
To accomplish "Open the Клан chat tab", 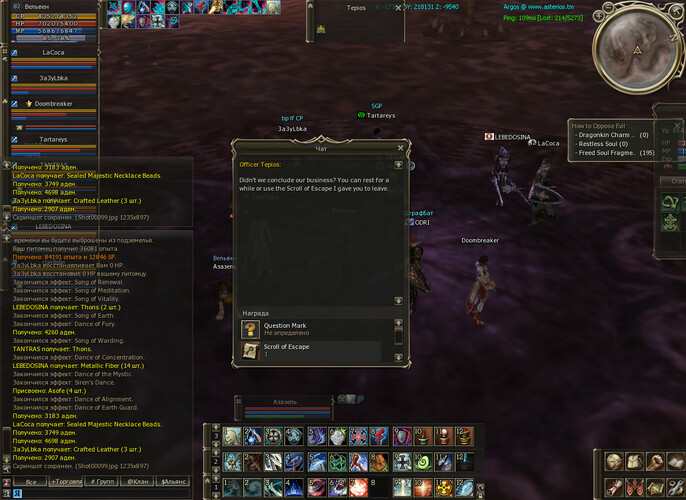I will [138, 482].
